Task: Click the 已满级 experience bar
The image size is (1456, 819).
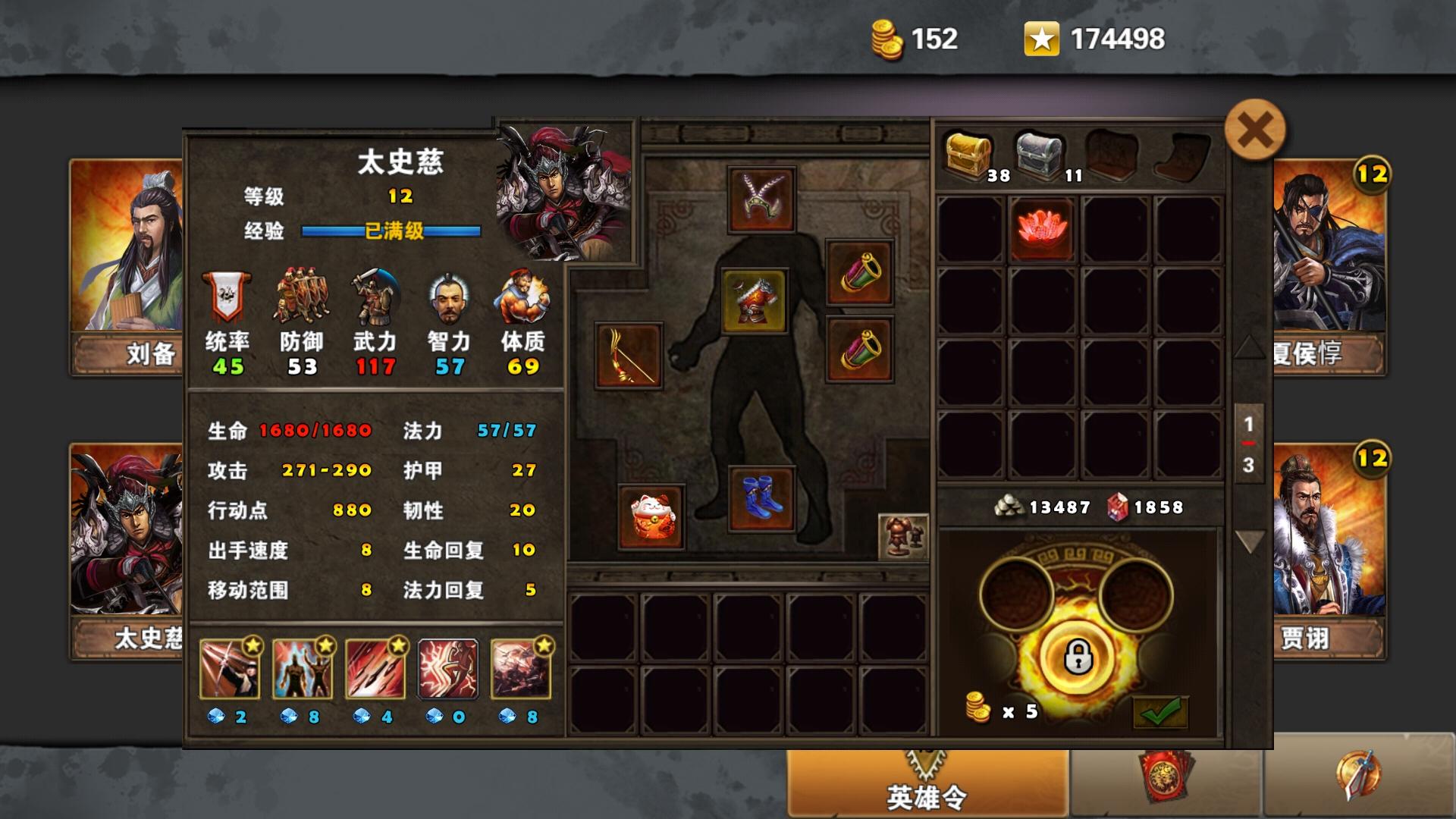Action: tap(391, 230)
